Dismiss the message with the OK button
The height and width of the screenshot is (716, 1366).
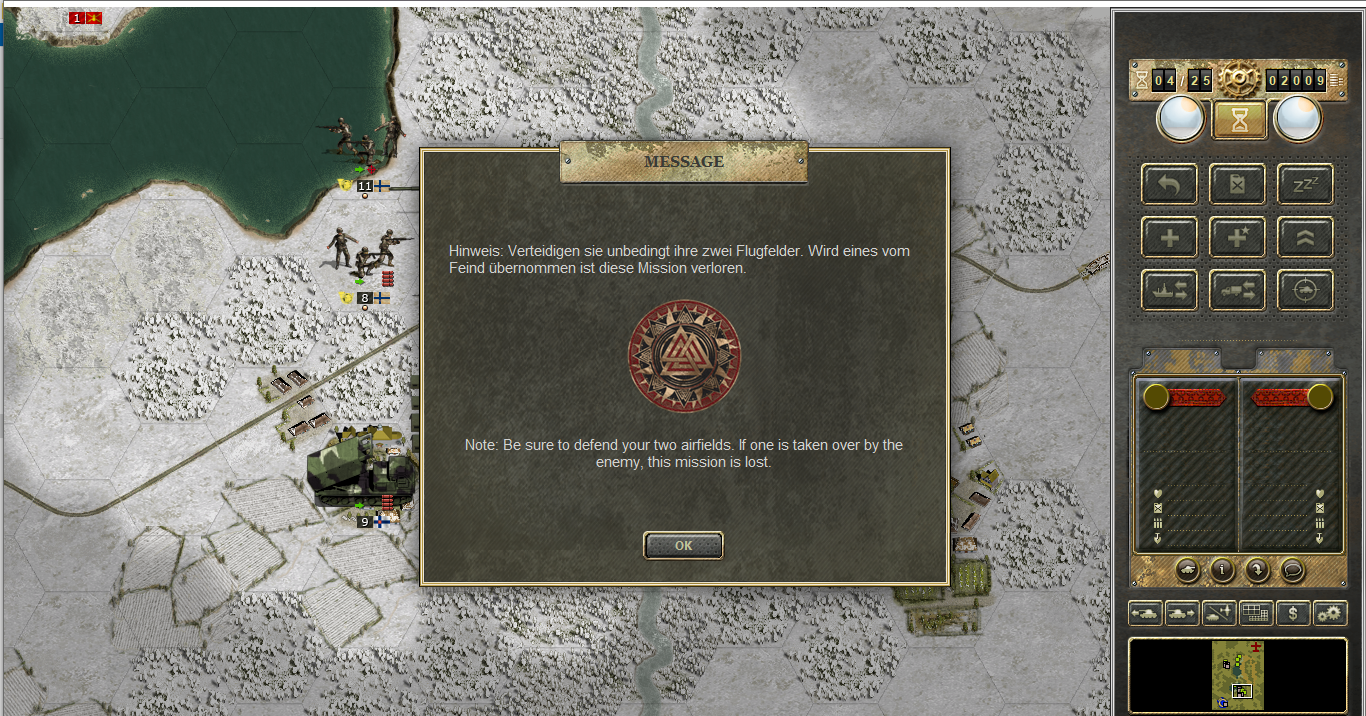[683, 546]
